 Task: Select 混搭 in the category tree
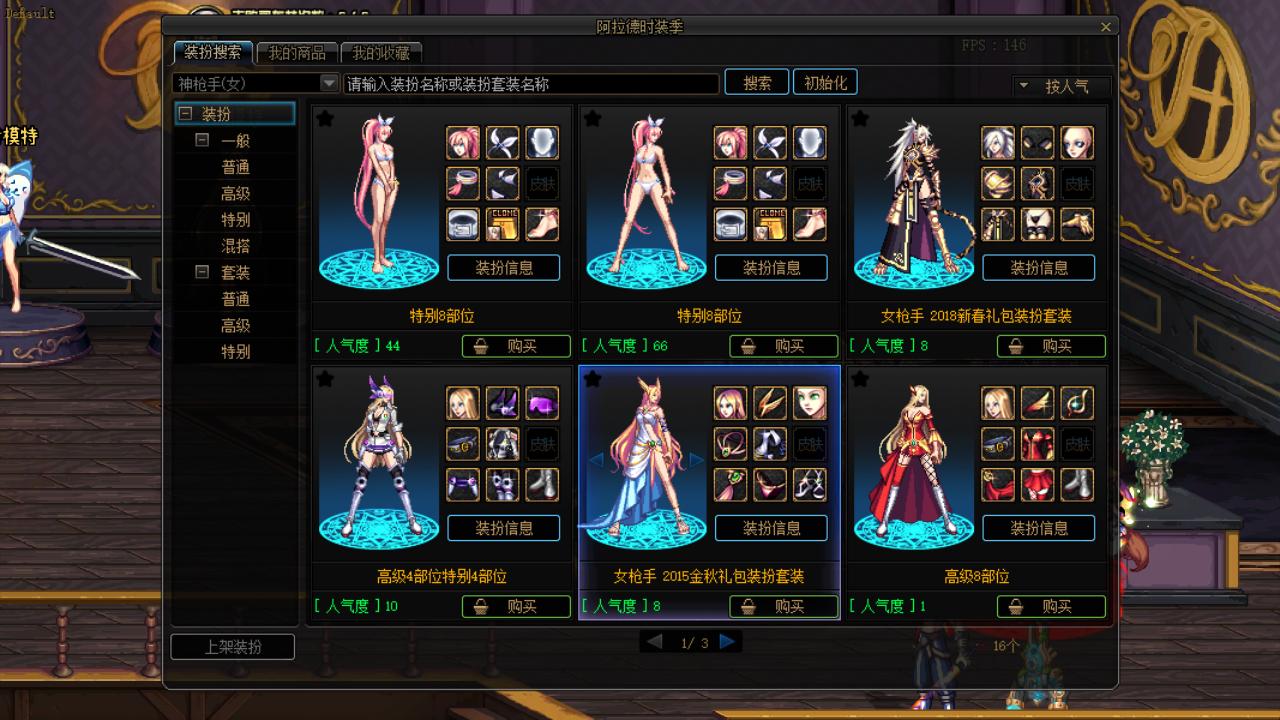point(236,246)
